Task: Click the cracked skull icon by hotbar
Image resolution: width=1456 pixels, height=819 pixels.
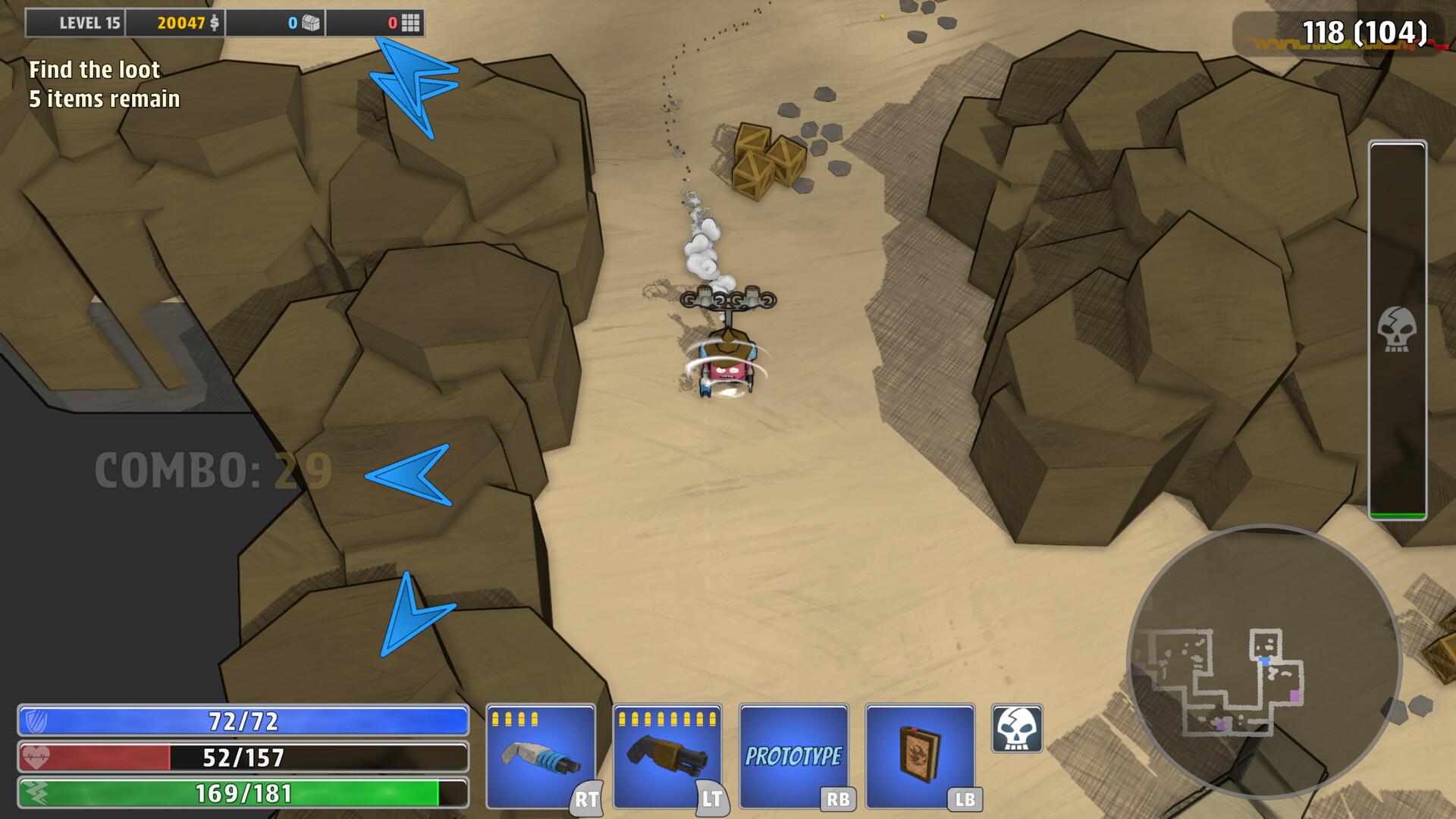Action: coord(1017,729)
